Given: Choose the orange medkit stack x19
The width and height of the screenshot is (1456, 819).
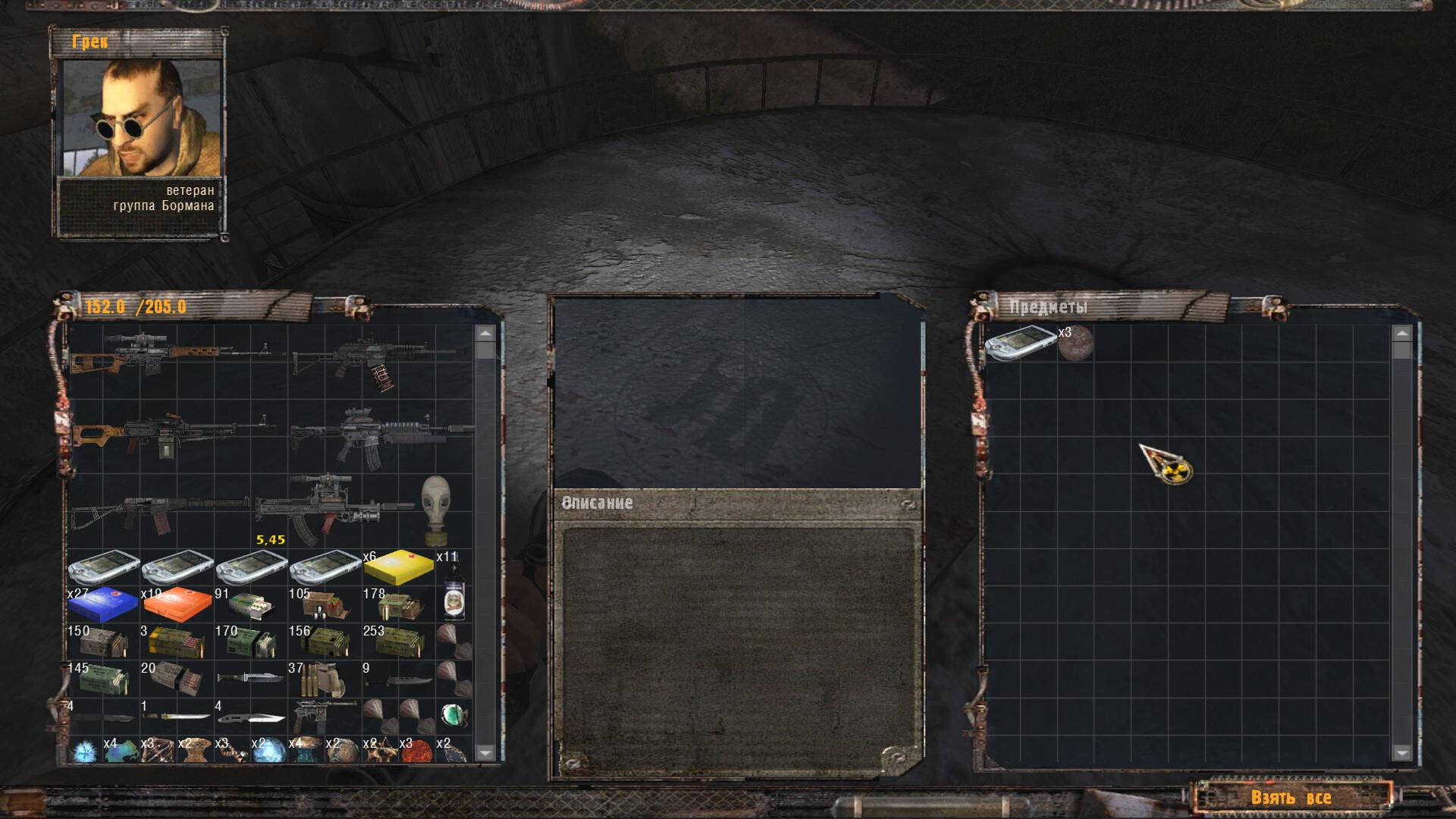Looking at the screenshot, I should pyautogui.click(x=177, y=604).
